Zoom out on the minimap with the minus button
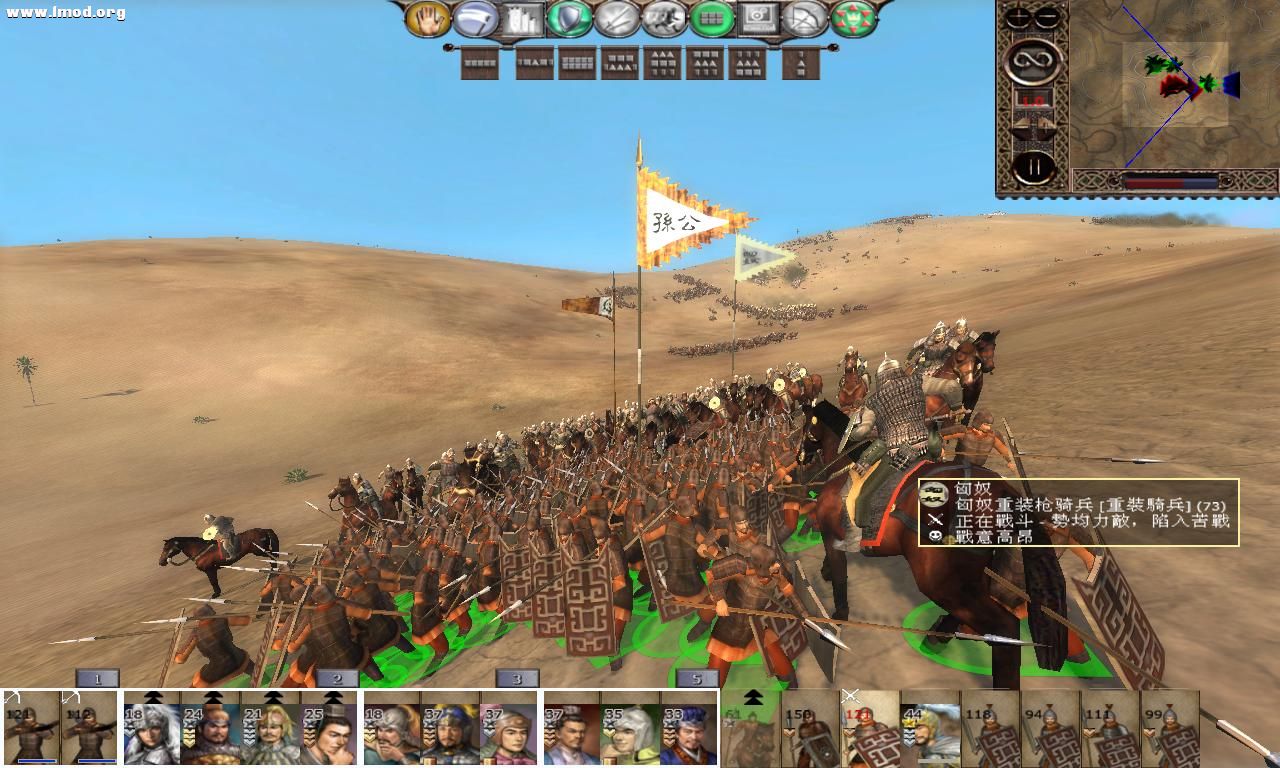The height and width of the screenshot is (768, 1280). click(1045, 16)
